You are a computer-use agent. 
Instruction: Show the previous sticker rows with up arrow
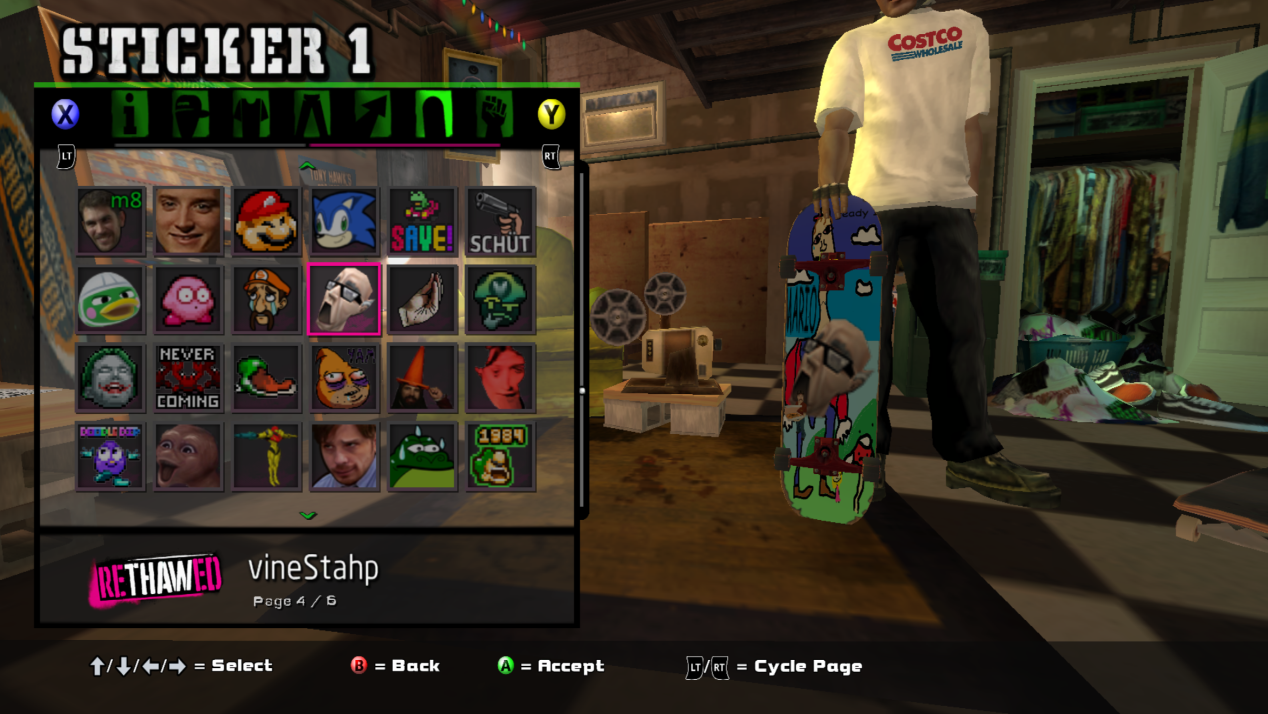pyautogui.click(x=308, y=166)
